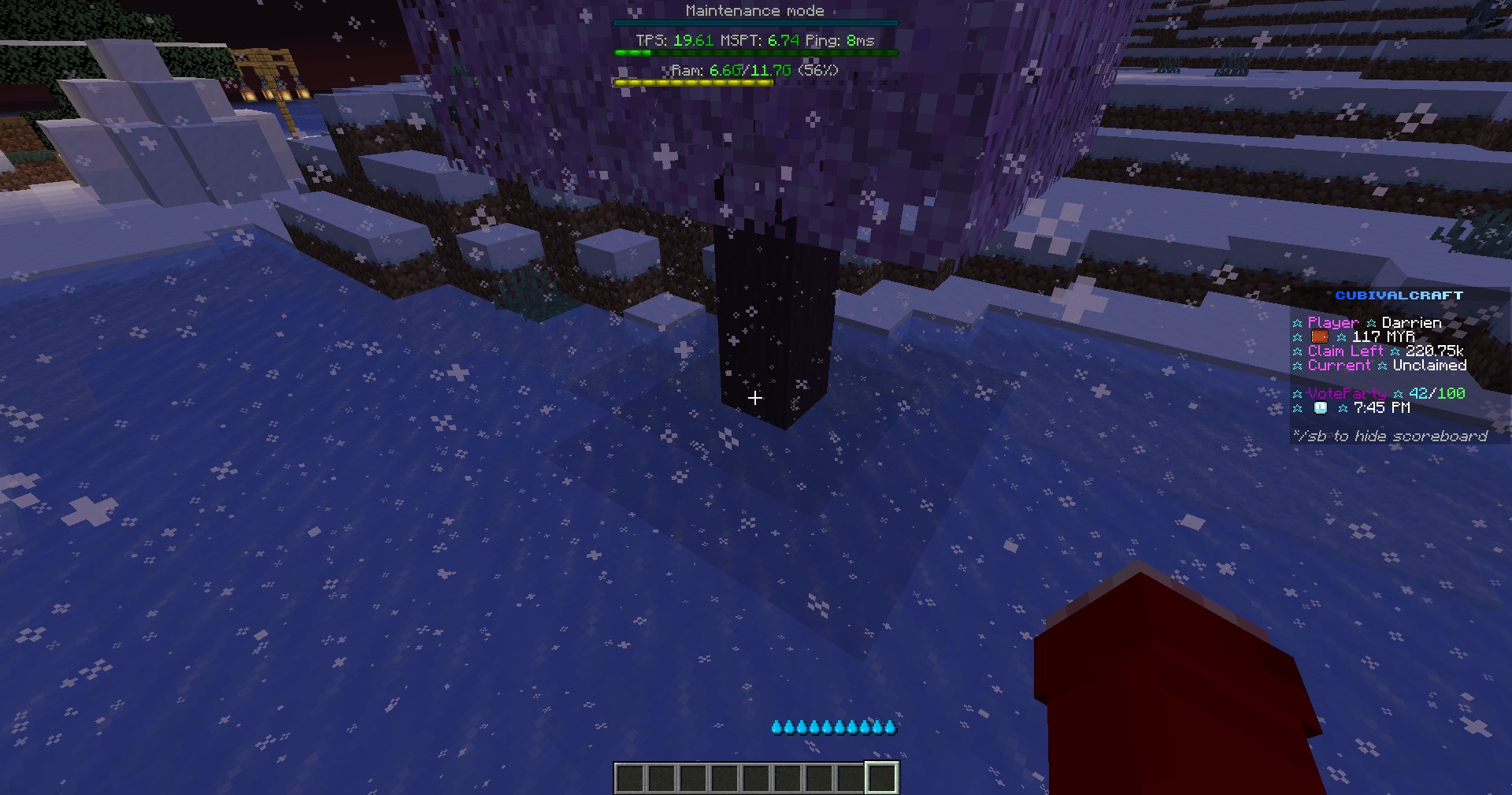Click the clock icon next to 7:45 PM
Screen dimensions: 1512x795
(1320, 408)
